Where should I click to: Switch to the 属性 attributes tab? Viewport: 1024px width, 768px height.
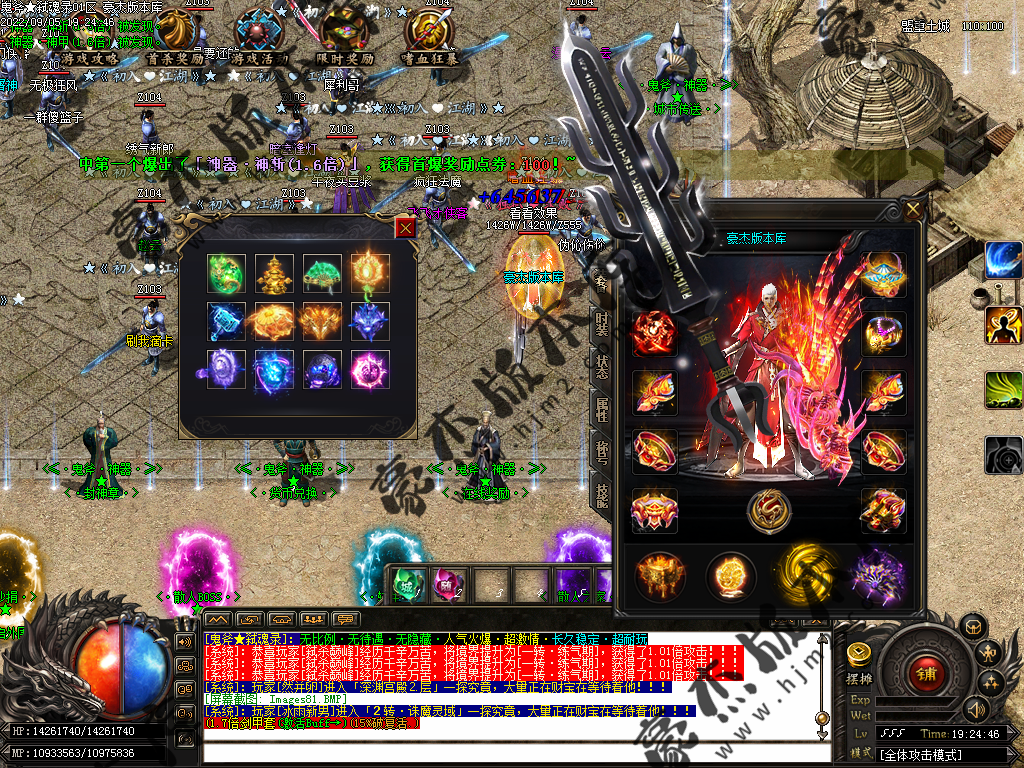[602, 410]
